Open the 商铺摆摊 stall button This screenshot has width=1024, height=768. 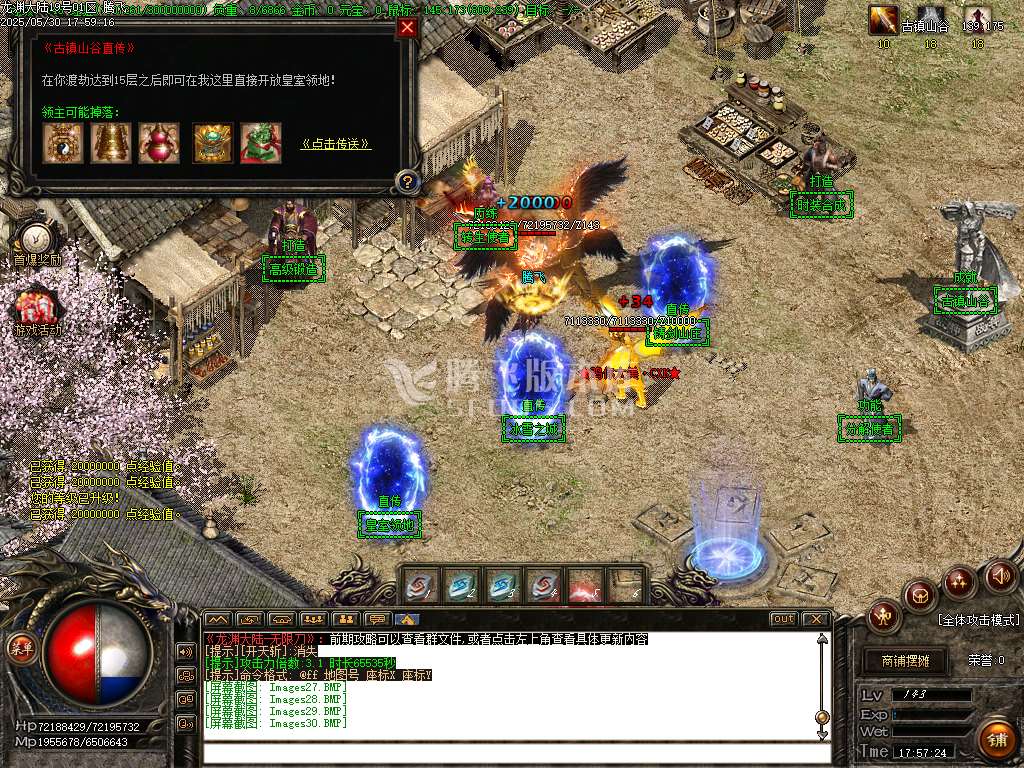point(905,661)
